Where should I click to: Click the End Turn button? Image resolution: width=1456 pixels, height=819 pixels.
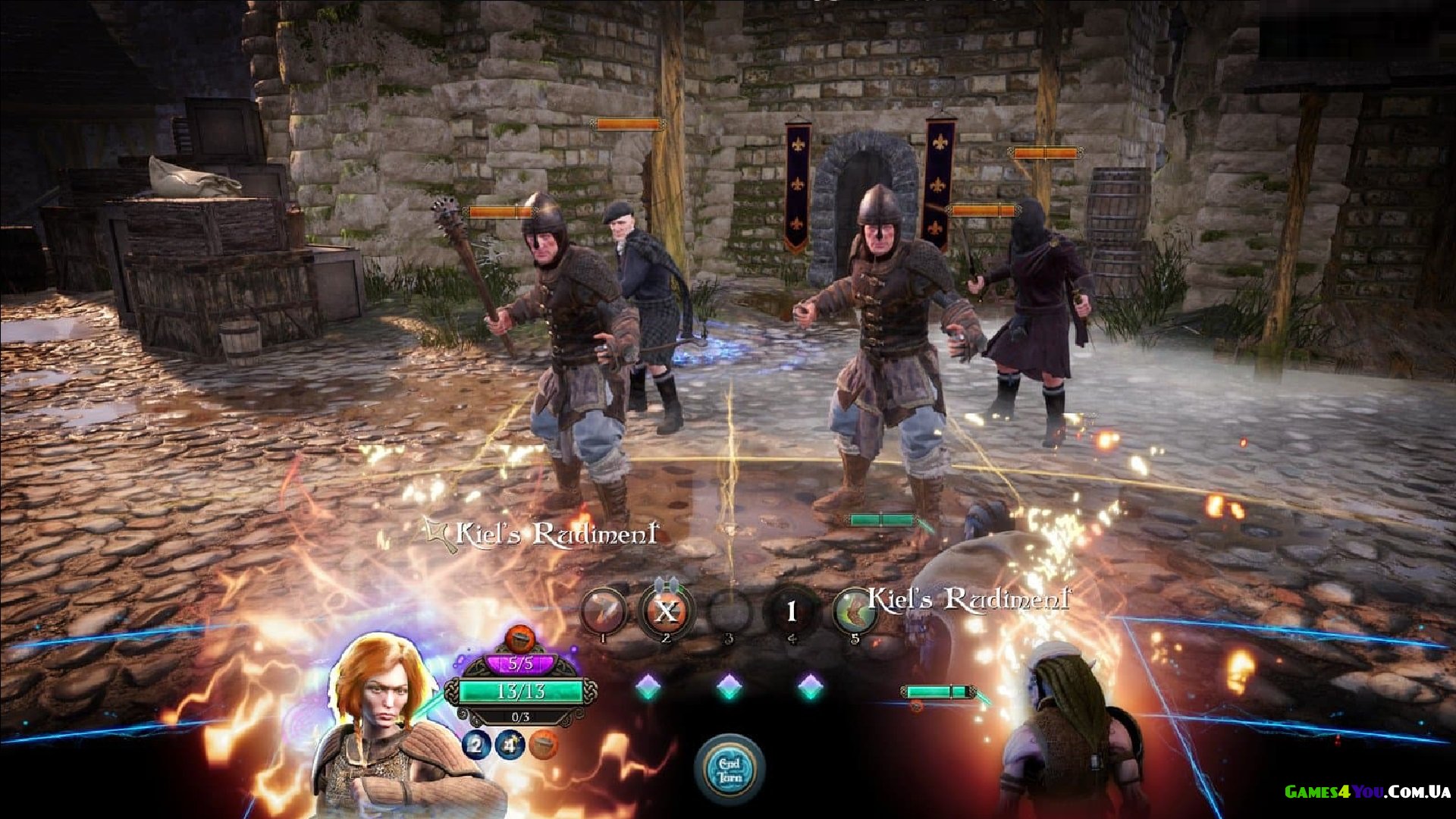[x=730, y=769]
